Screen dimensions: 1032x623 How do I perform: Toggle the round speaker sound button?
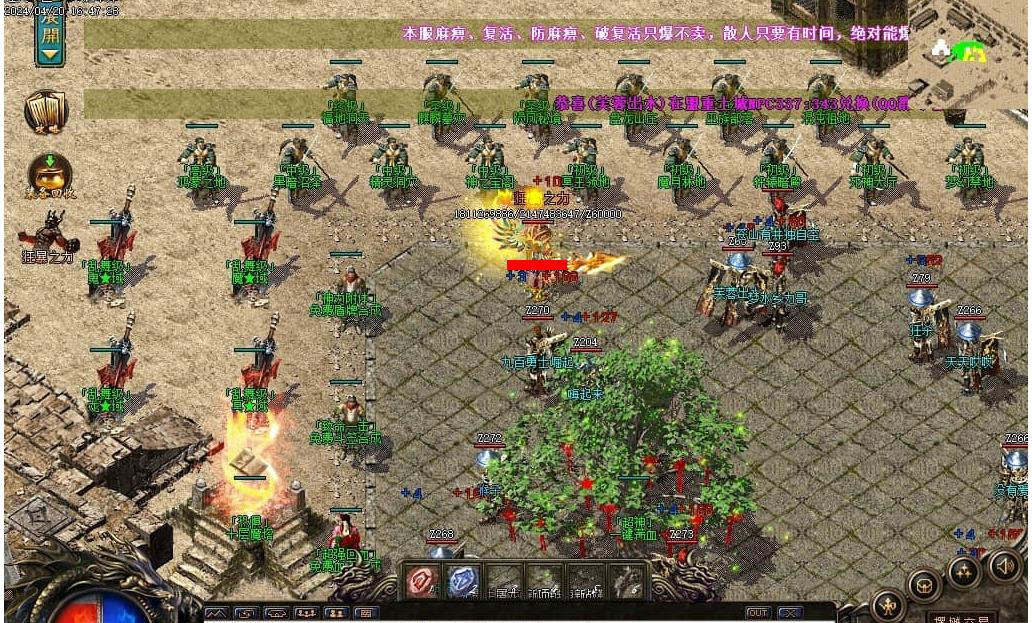[x=1005, y=566]
